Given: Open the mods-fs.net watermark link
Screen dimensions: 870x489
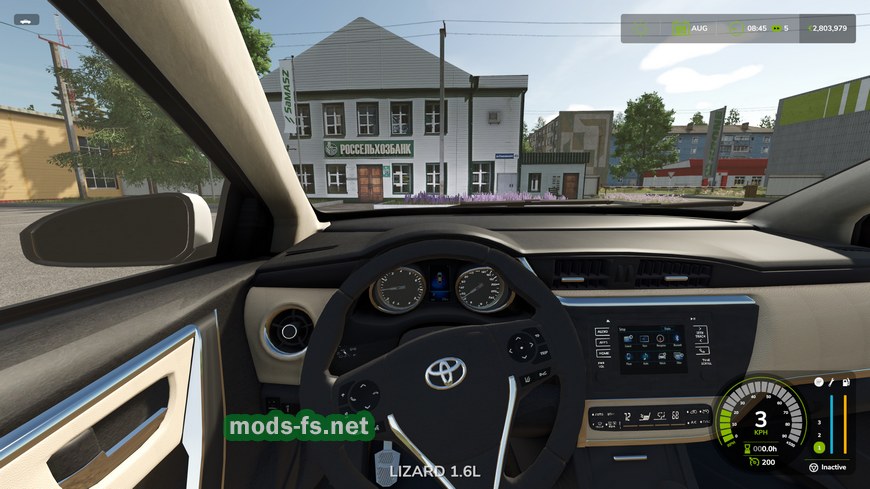Looking at the screenshot, I should click(x=300, y=427).
